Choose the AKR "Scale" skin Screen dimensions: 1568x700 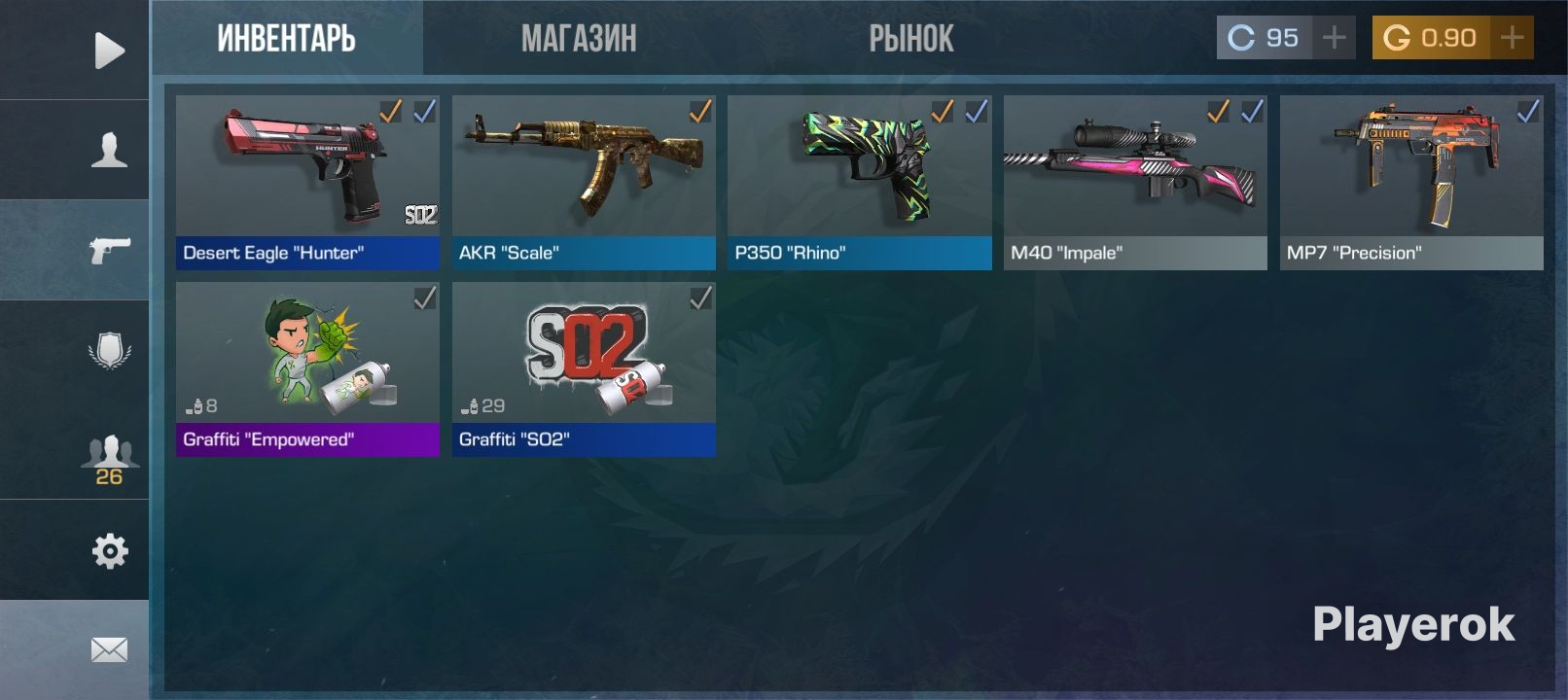click(x=584, y=183)
